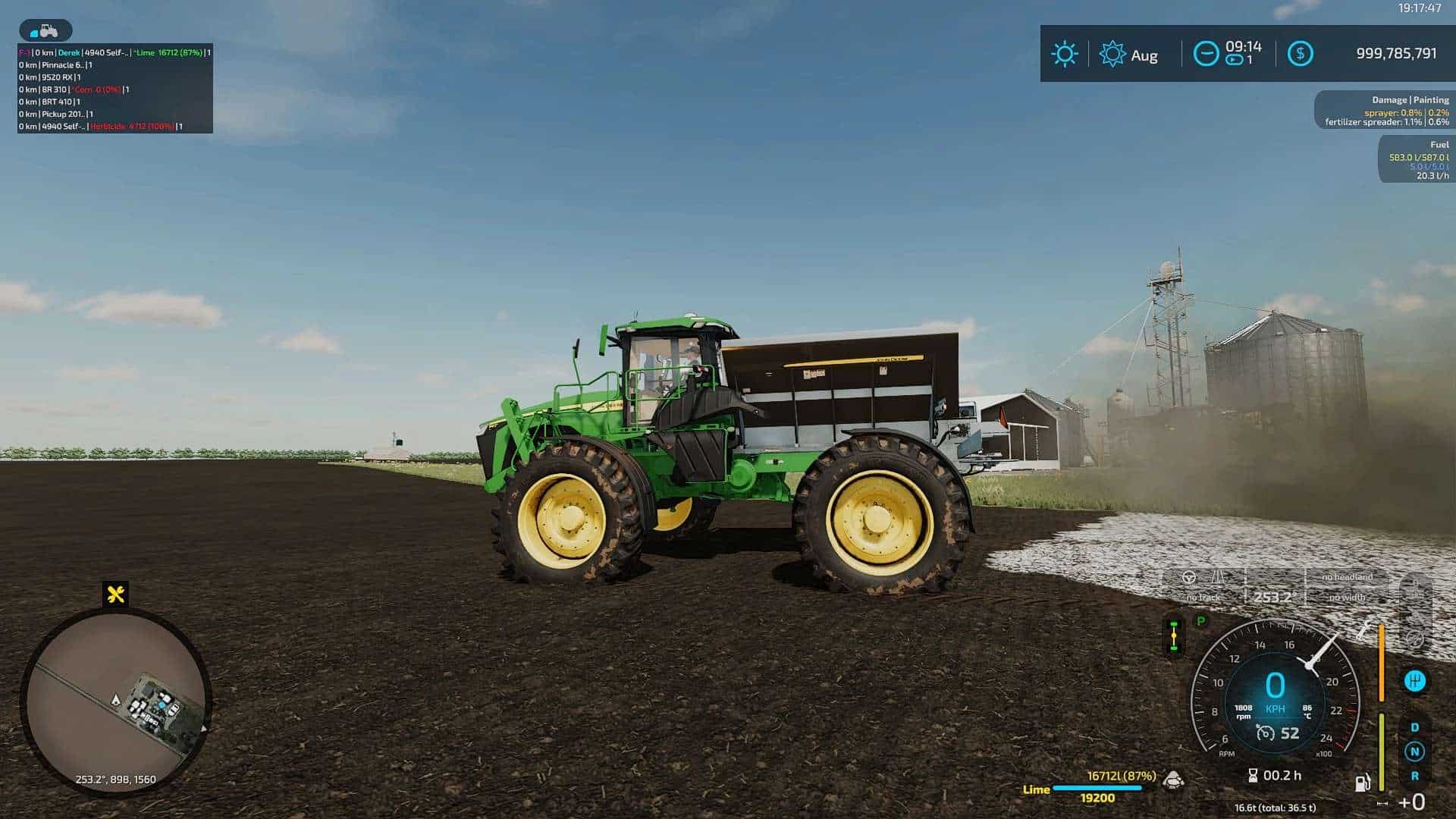The width and height of the screenshot is (1456, 819).
Task: Click the tractor icon above the vehicle list
Action: [x=45, y=31]
